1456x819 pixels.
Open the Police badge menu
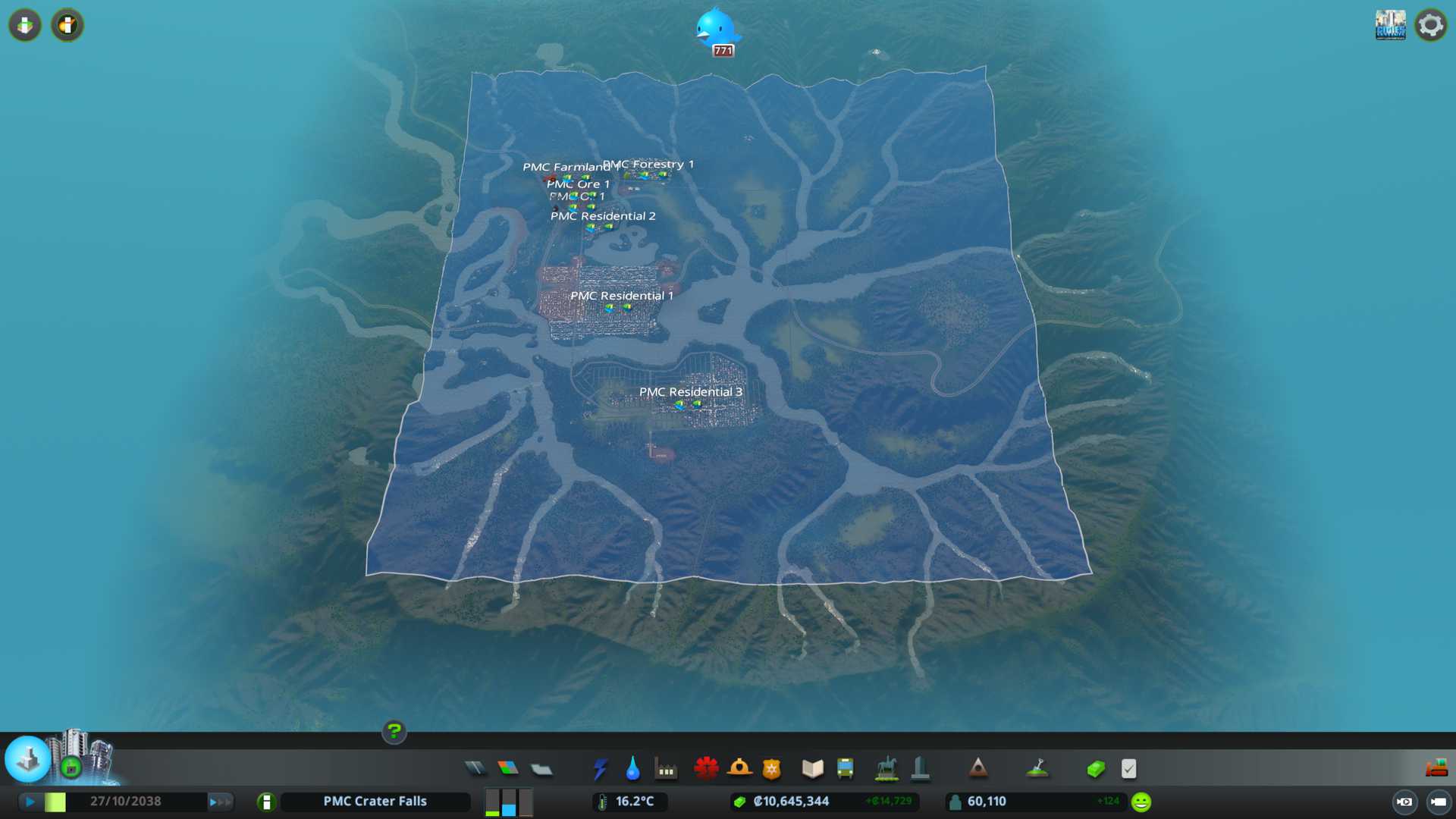click(772, 769)
